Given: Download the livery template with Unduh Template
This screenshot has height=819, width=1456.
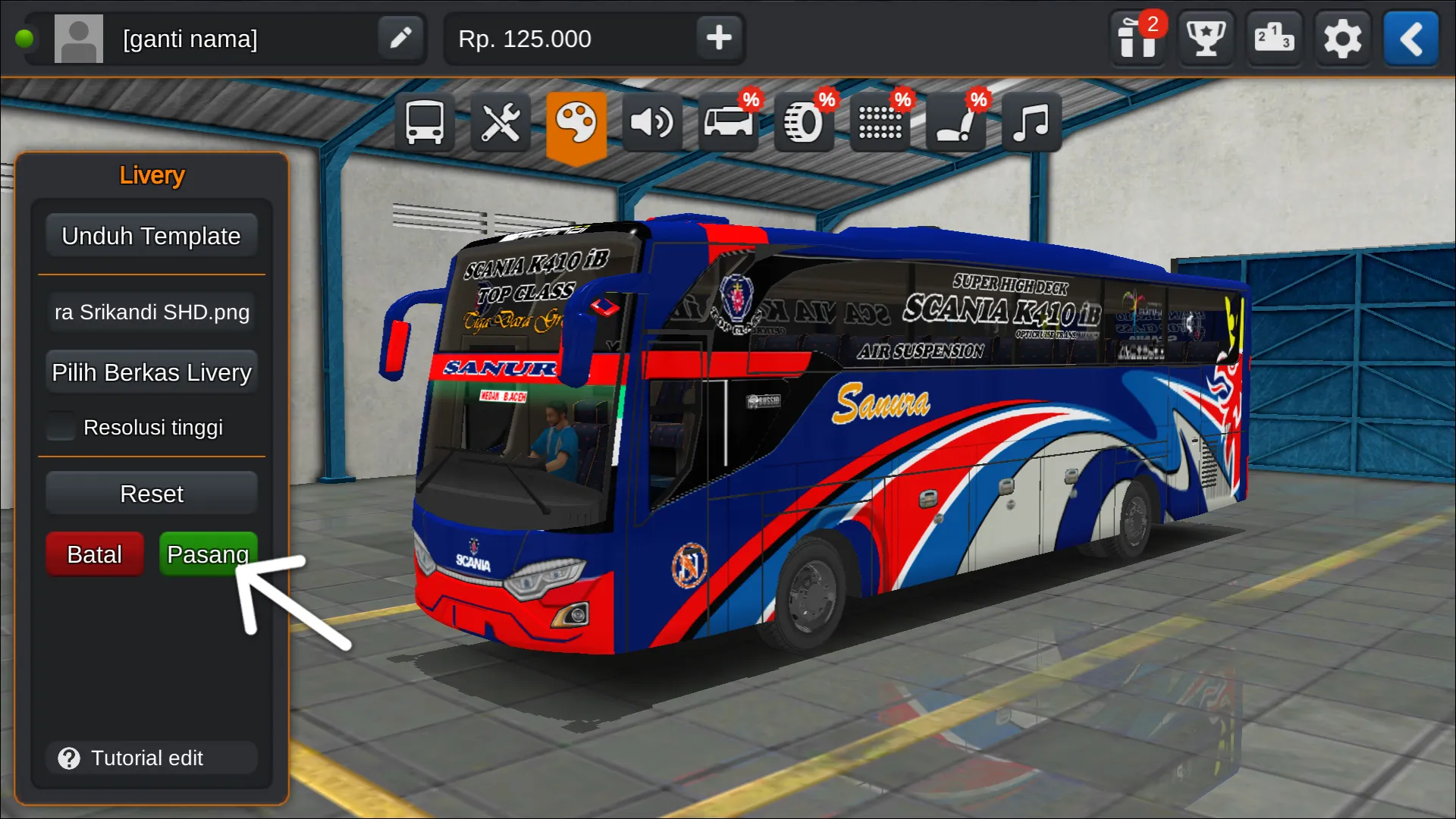Looking at the screenshot, I should click(151, 236).
